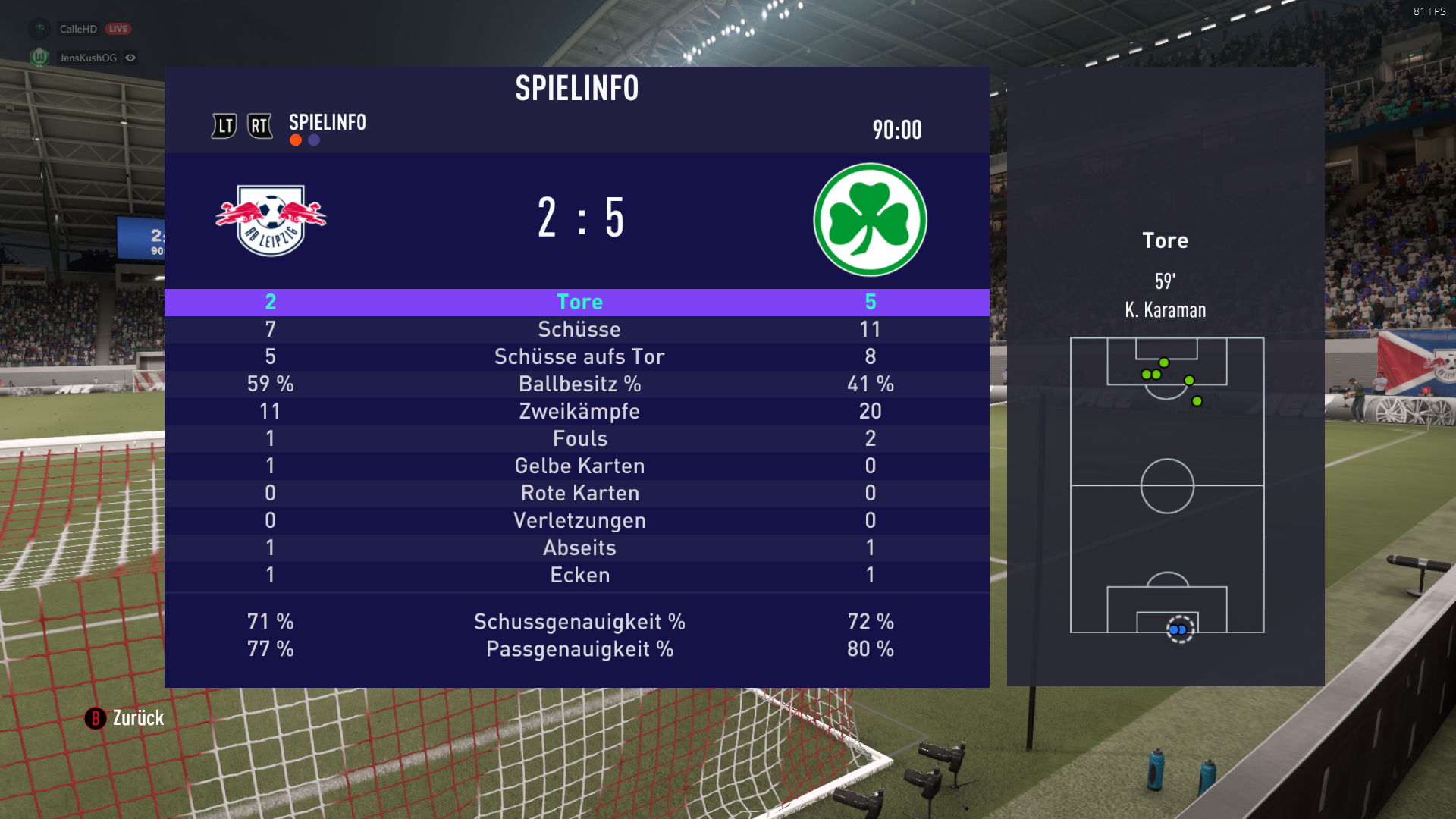The image size is (1456, 819).
Task: Choose the Passgenauigkeit % row
Action: (579, 649)
